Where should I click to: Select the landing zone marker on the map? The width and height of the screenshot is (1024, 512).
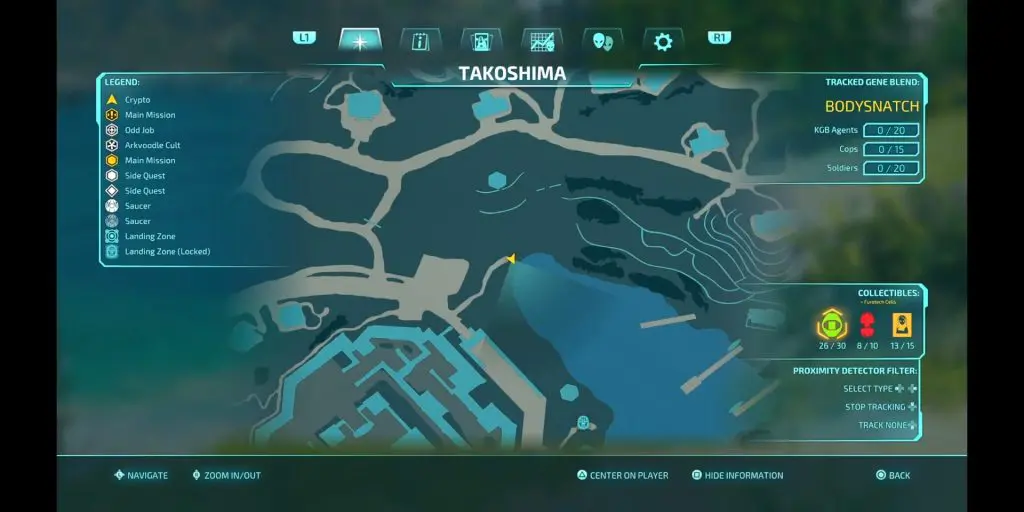point(583,422)
